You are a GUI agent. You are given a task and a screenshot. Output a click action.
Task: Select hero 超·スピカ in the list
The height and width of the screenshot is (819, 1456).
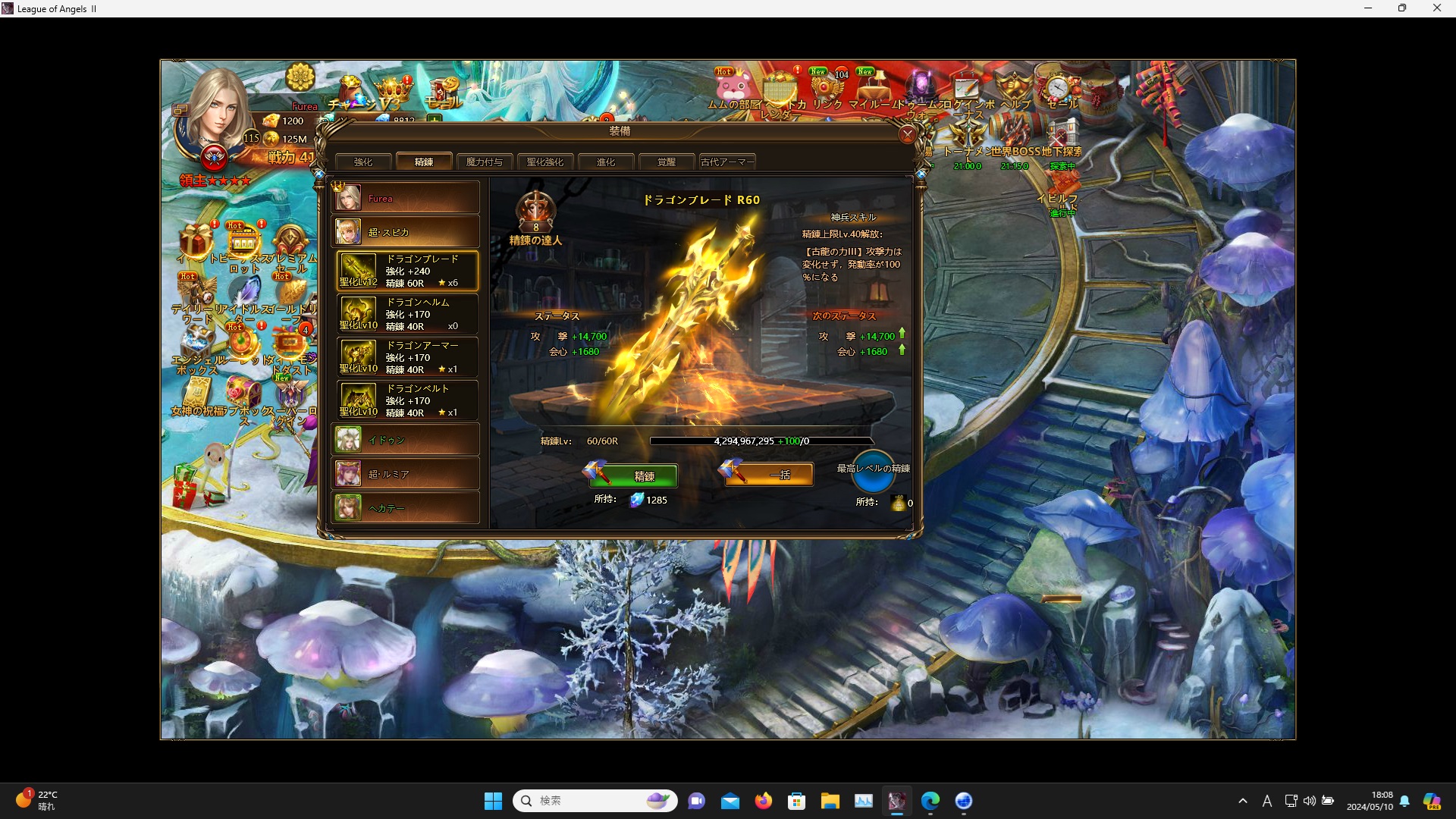pyautogui.click(x=406, y=232)
